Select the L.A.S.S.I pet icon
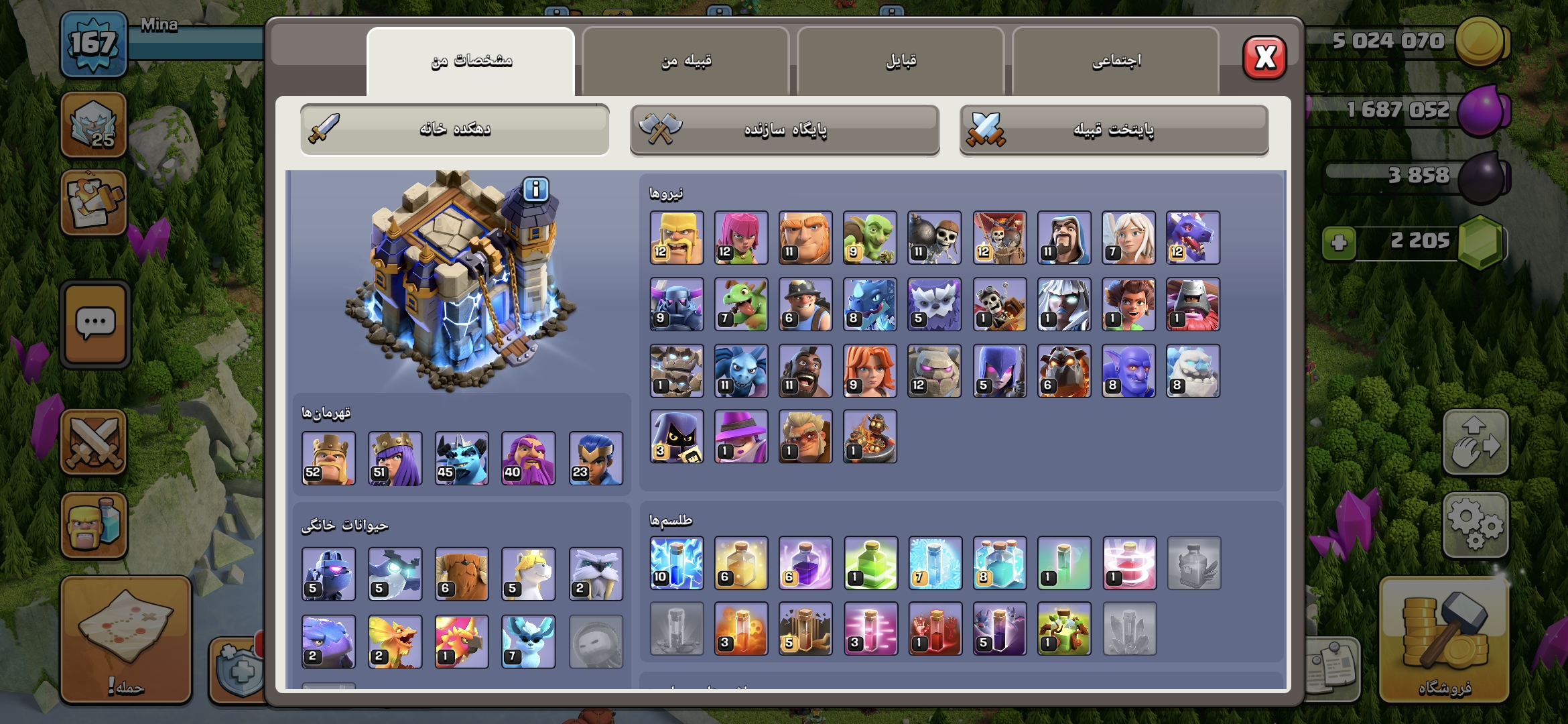1568x724 pixels. [328, 574]
